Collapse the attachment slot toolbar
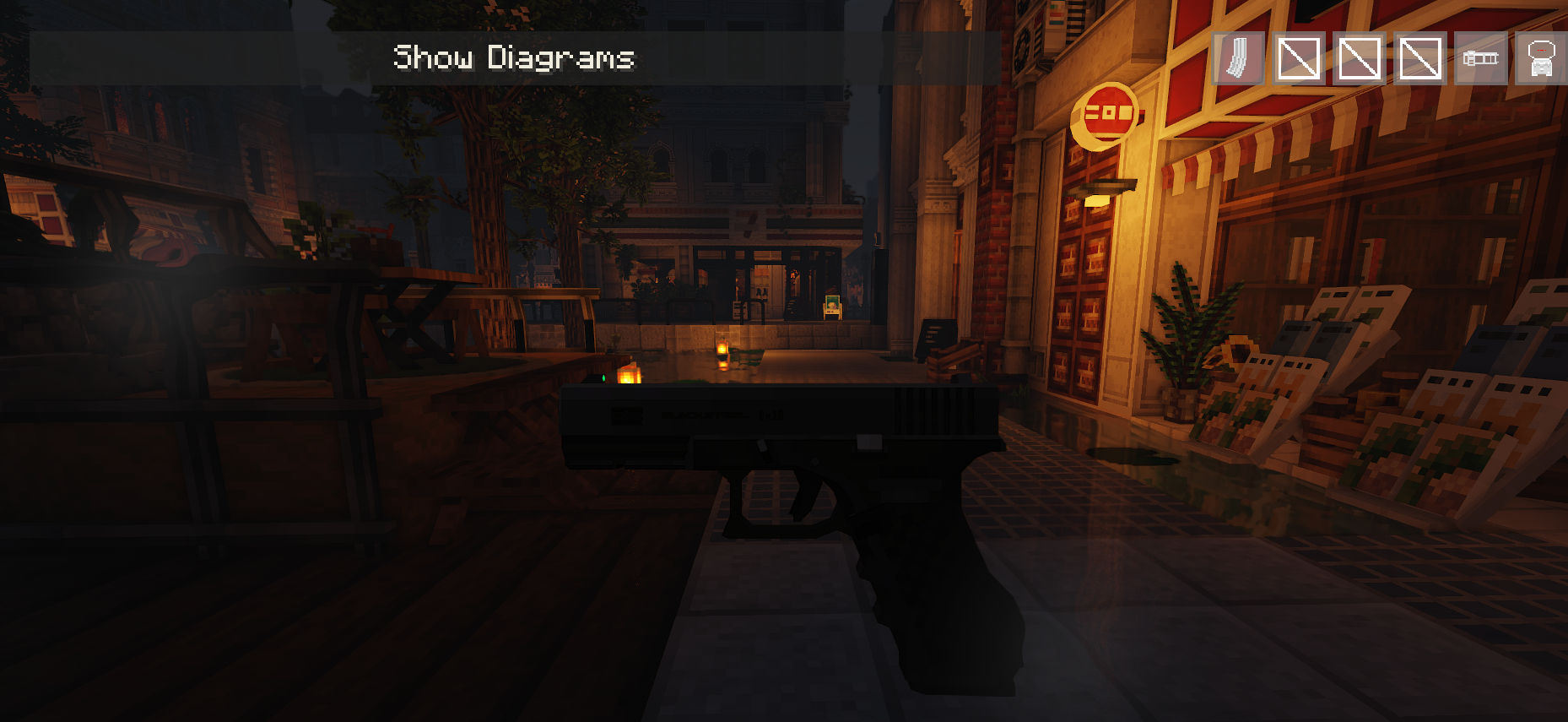The height and width of the screenshot is (722, 1568). point(1389,57)
